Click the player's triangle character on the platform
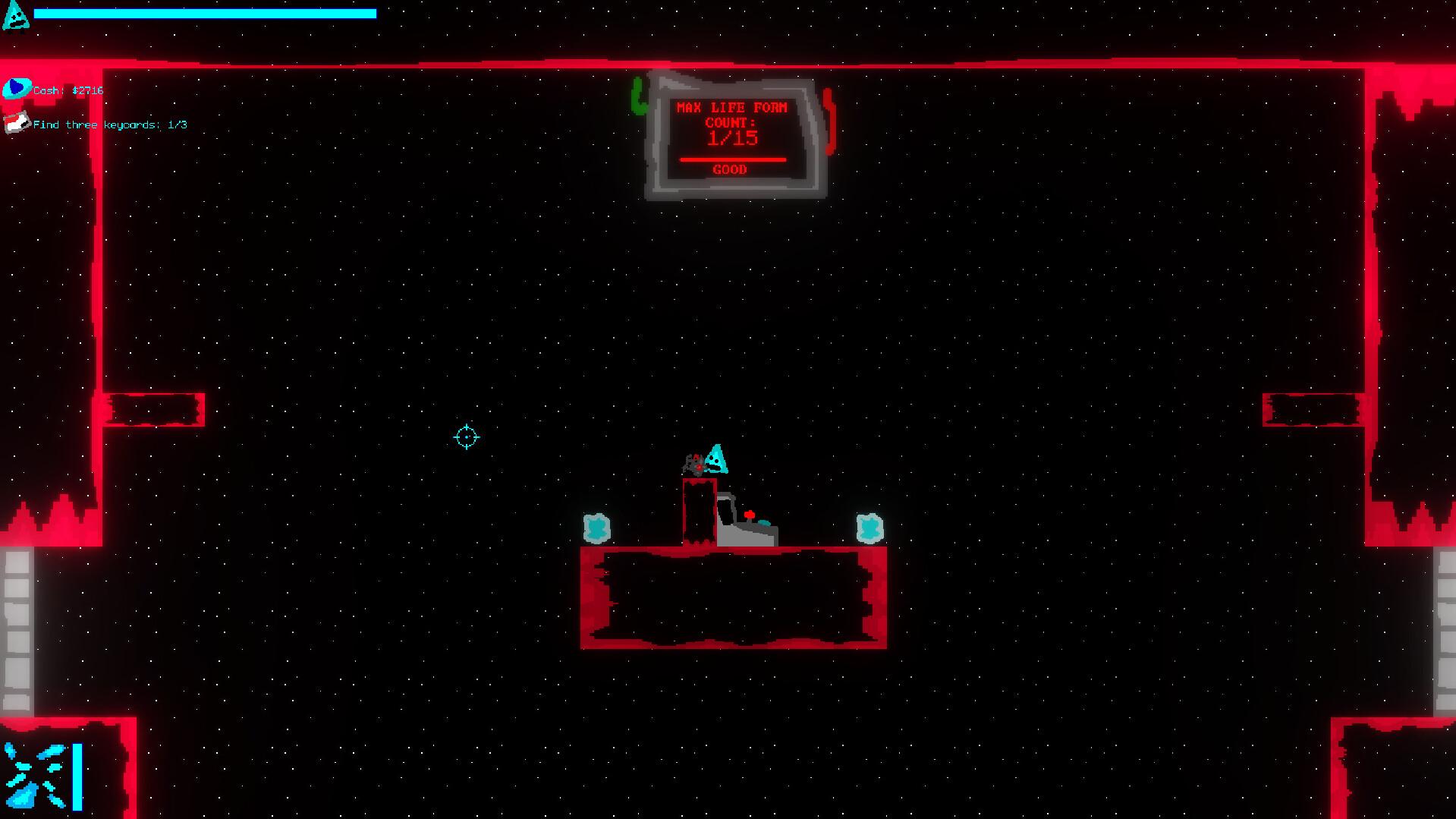 (x=716, y=459)
